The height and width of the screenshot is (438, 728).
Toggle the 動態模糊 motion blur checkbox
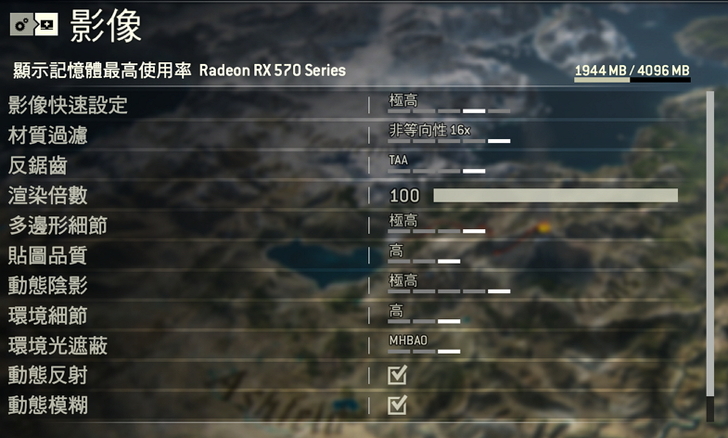[x=397, y=405]
